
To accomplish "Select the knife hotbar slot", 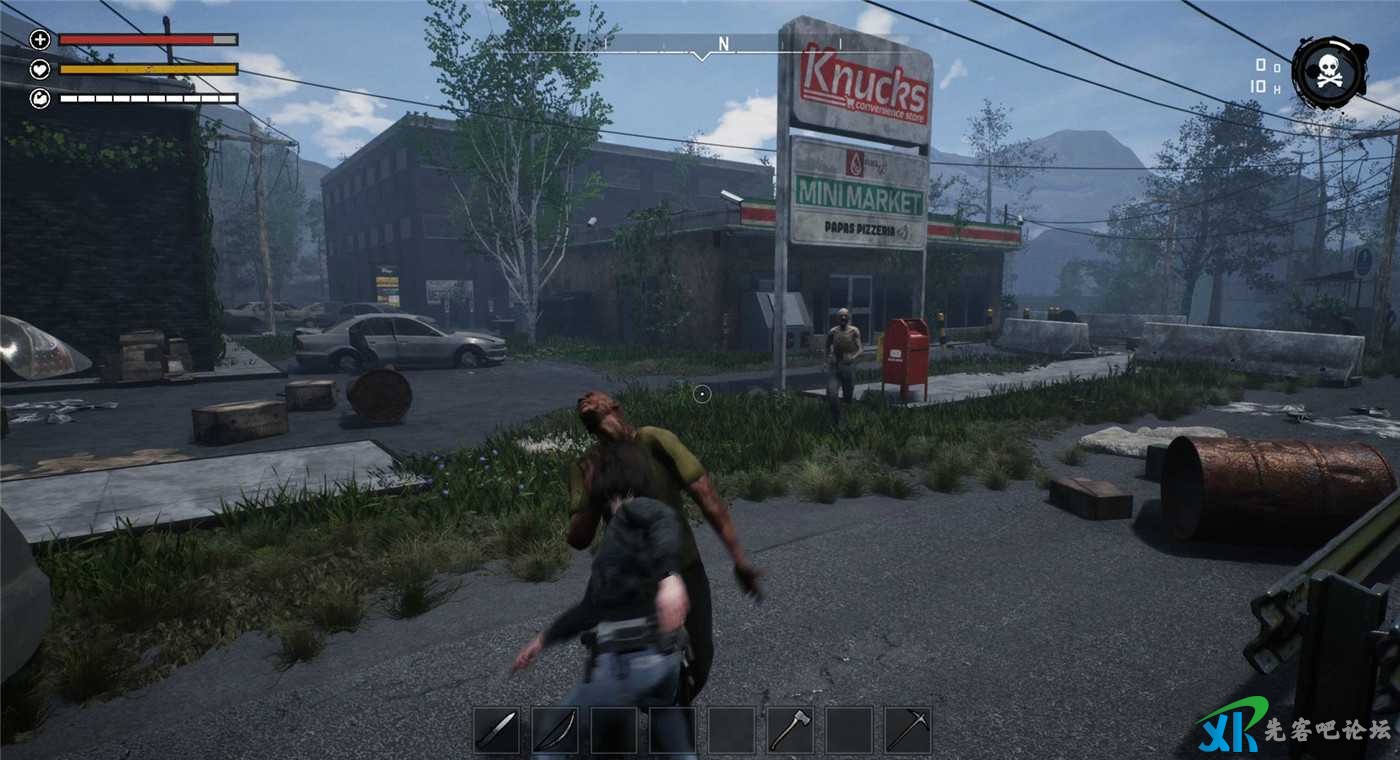I will tap(496, 730).
